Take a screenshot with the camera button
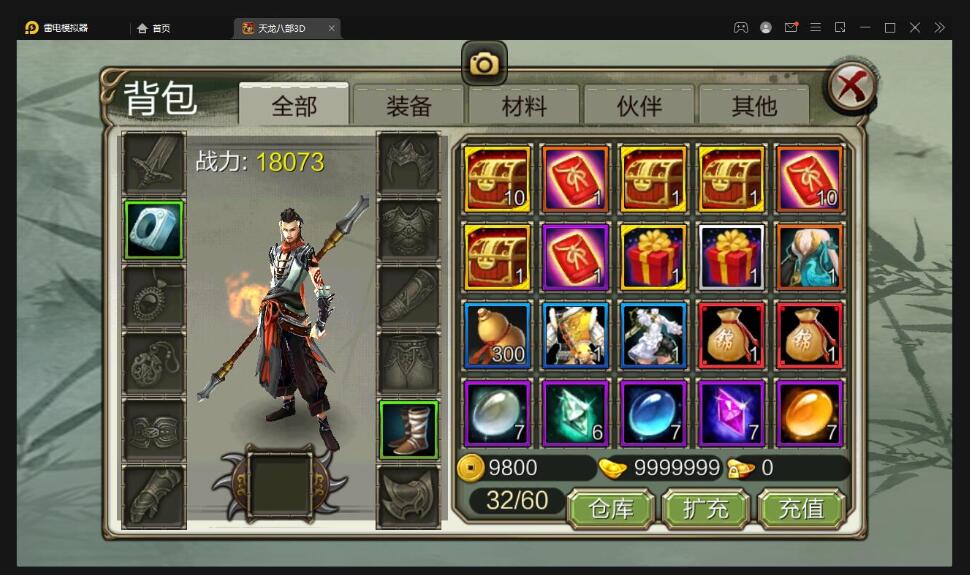 tap(484, 65)
